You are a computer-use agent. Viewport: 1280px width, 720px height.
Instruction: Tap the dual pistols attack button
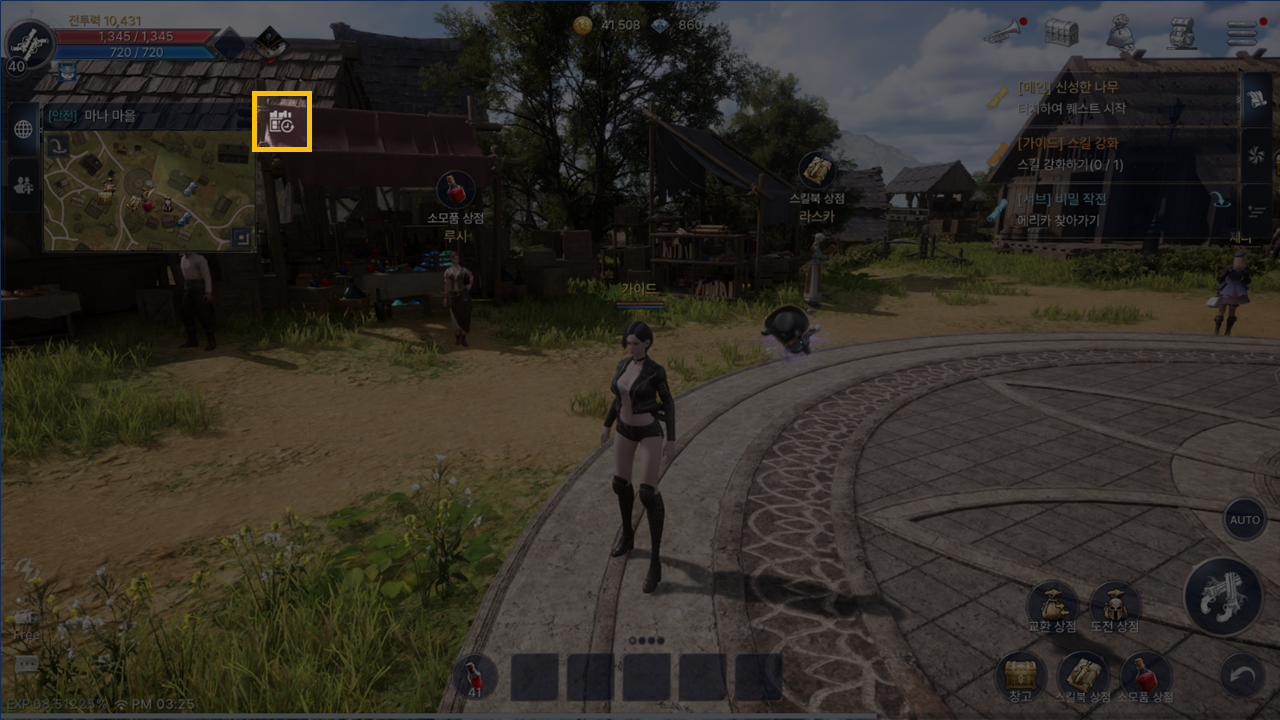click(x=1223, y=597)
